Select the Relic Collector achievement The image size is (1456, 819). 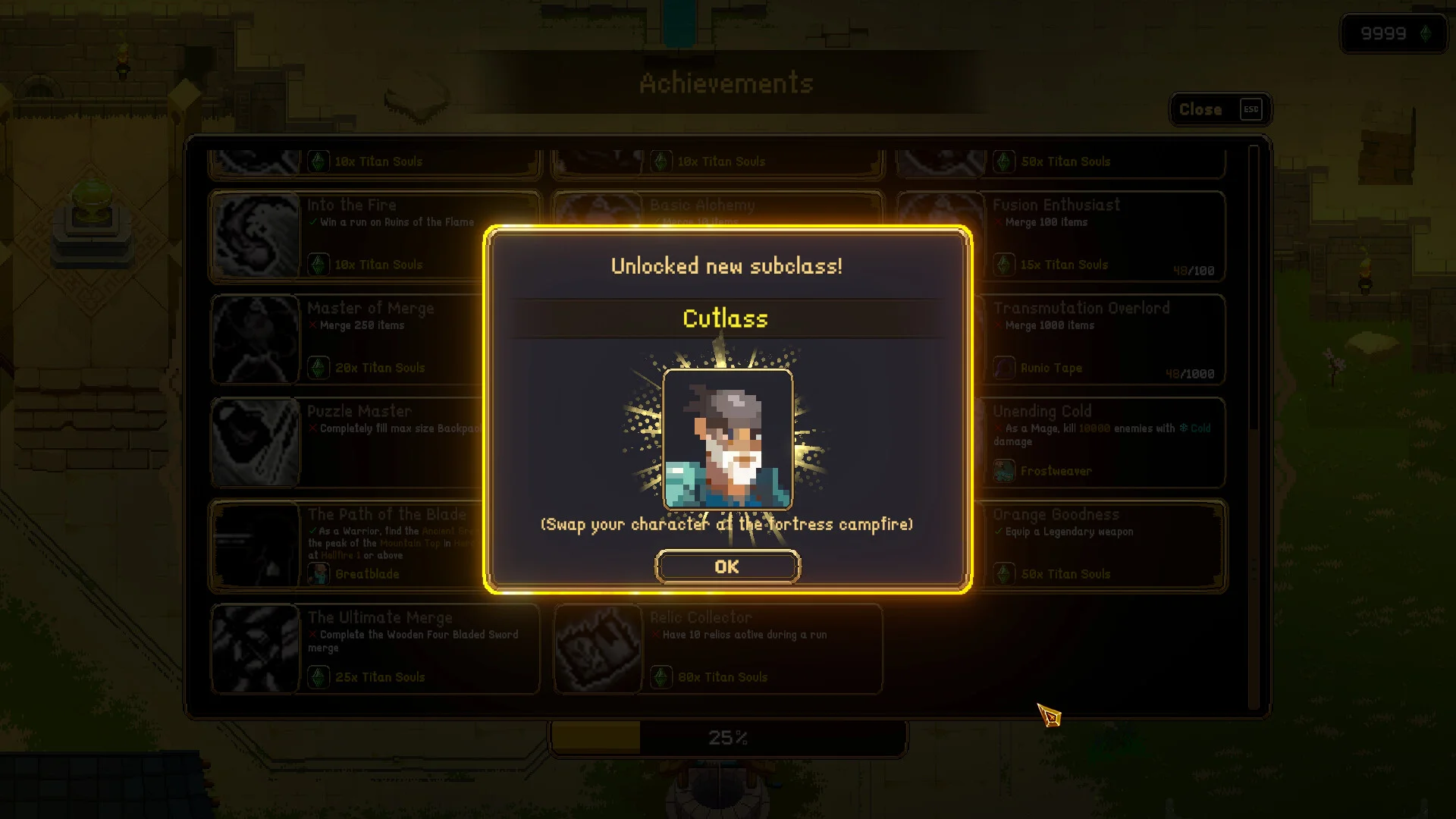pyautogui.click(x=718, y=648)
